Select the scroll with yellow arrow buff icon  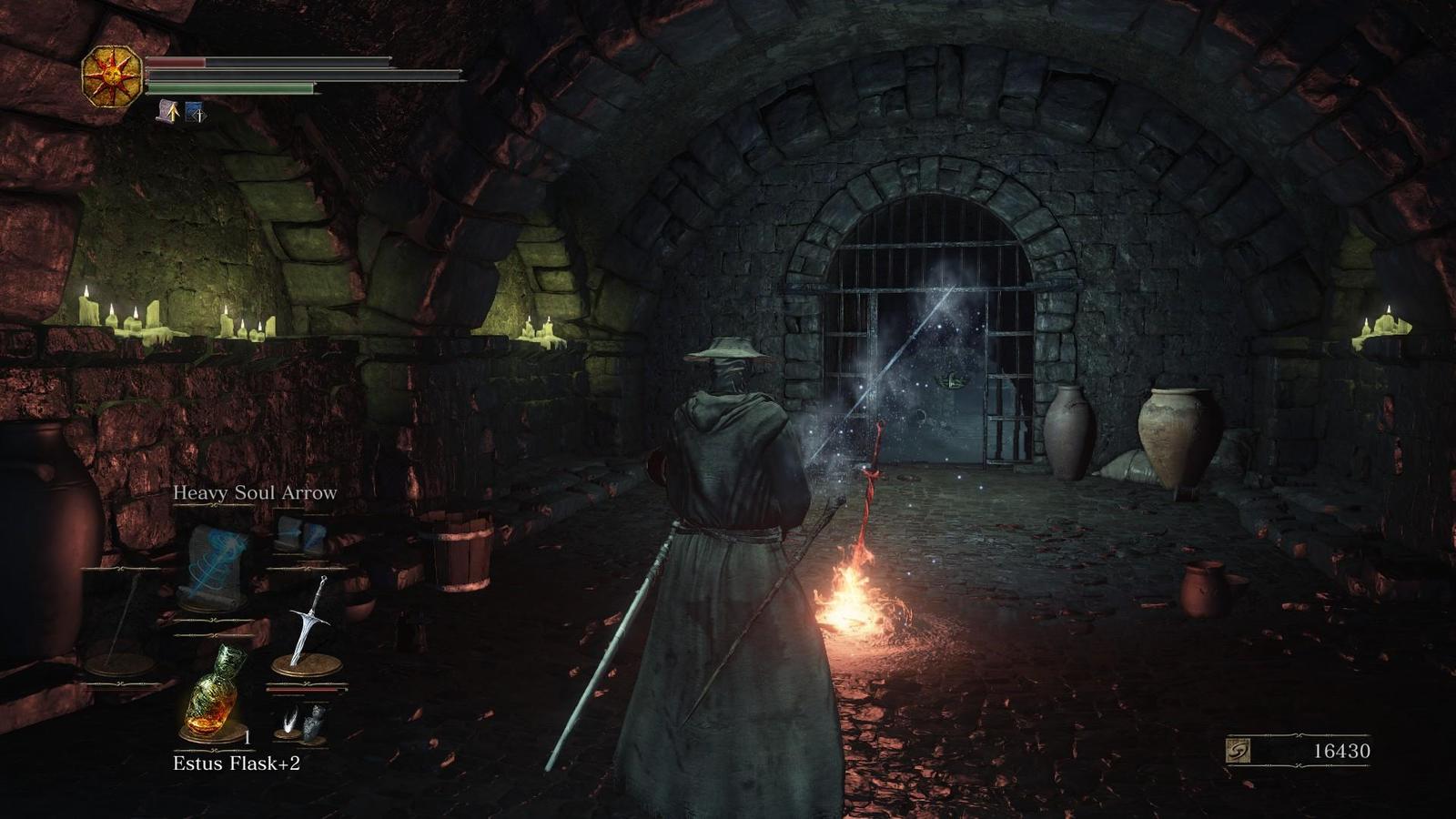167,112
